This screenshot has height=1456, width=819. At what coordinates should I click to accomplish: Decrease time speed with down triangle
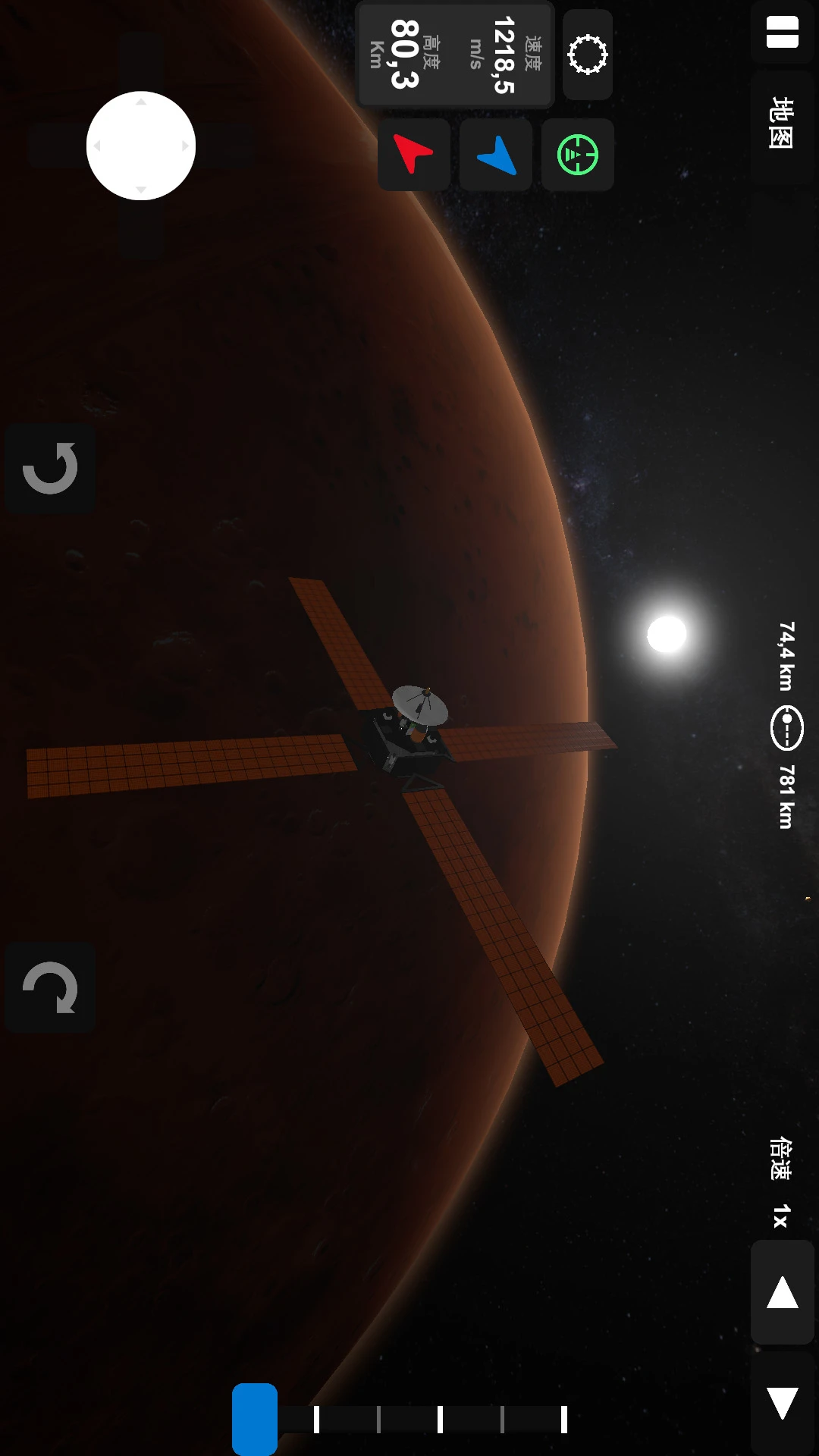(x=782, y=1403)
